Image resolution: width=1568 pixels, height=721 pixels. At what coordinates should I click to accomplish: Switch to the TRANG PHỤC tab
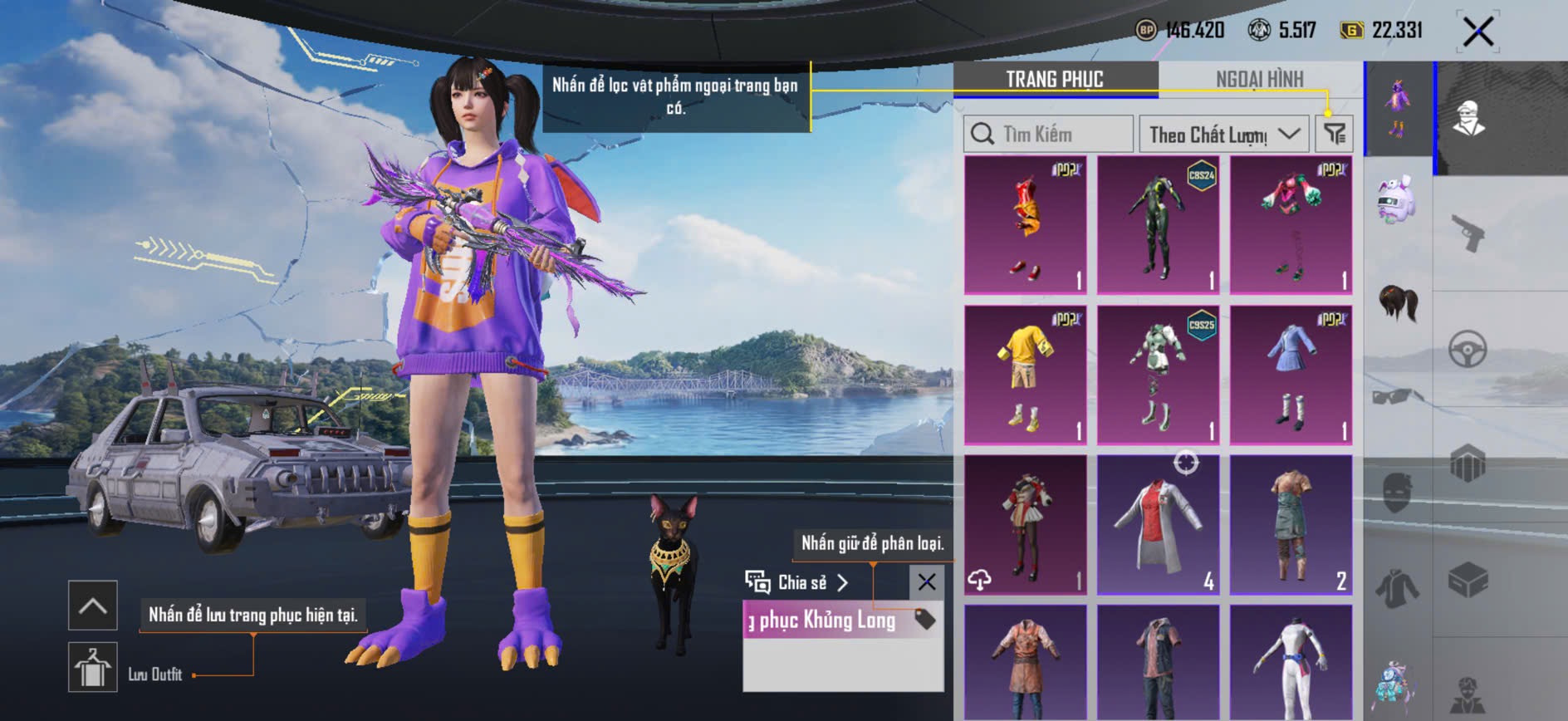pos(1055,79)
